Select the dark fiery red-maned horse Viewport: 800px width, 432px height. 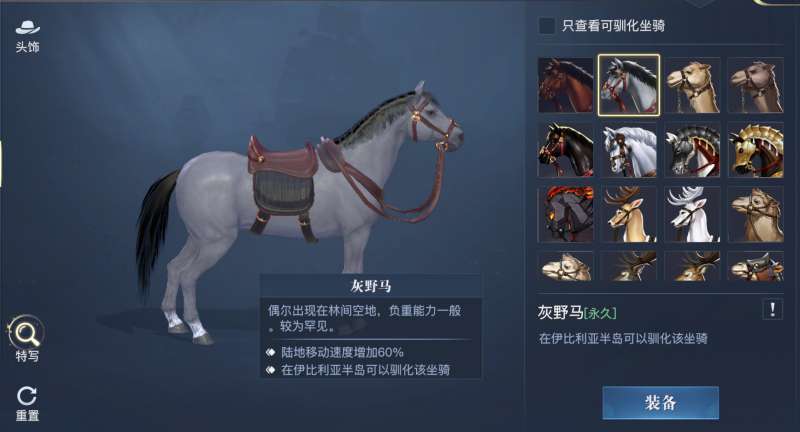coord(565,214)
